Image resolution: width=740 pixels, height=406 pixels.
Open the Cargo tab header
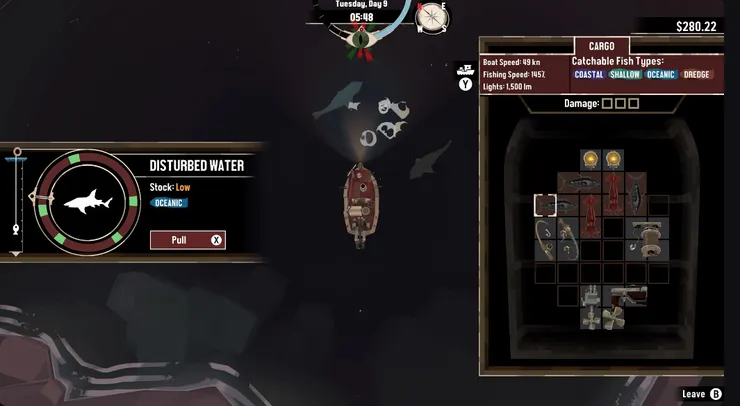(x=601, y=46)
